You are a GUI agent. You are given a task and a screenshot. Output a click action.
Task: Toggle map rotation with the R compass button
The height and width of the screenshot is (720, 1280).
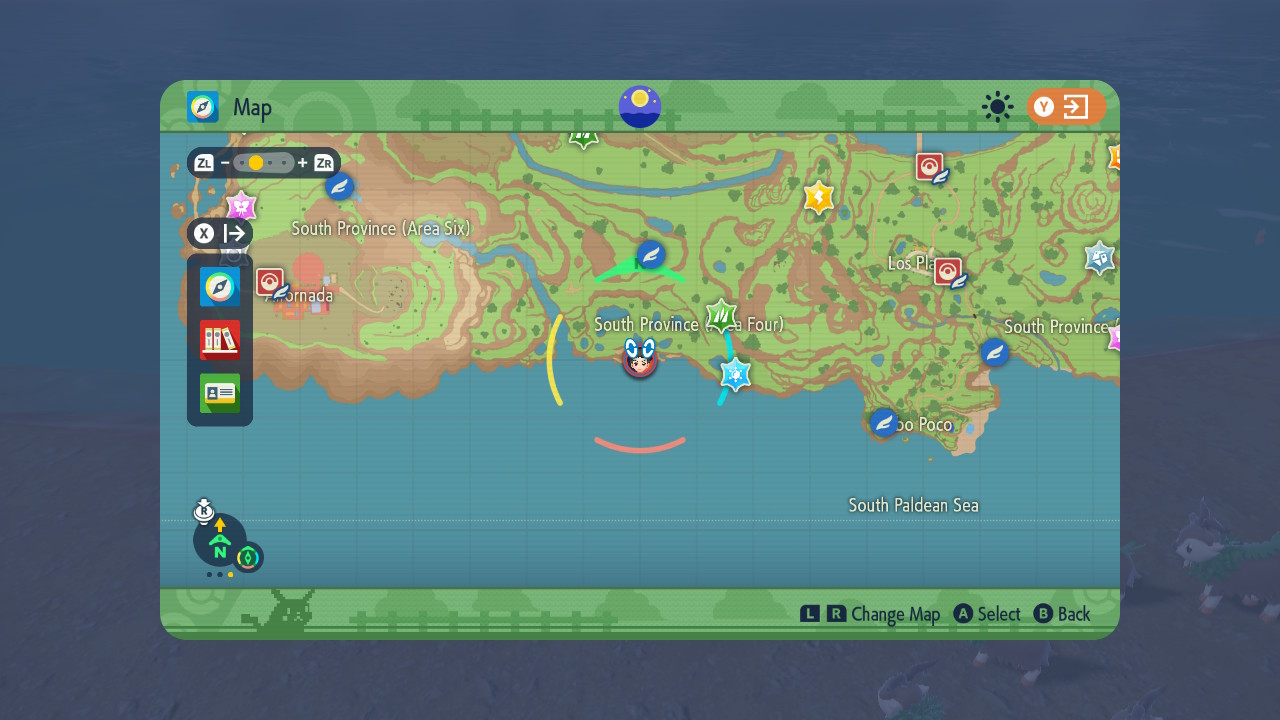205,513
